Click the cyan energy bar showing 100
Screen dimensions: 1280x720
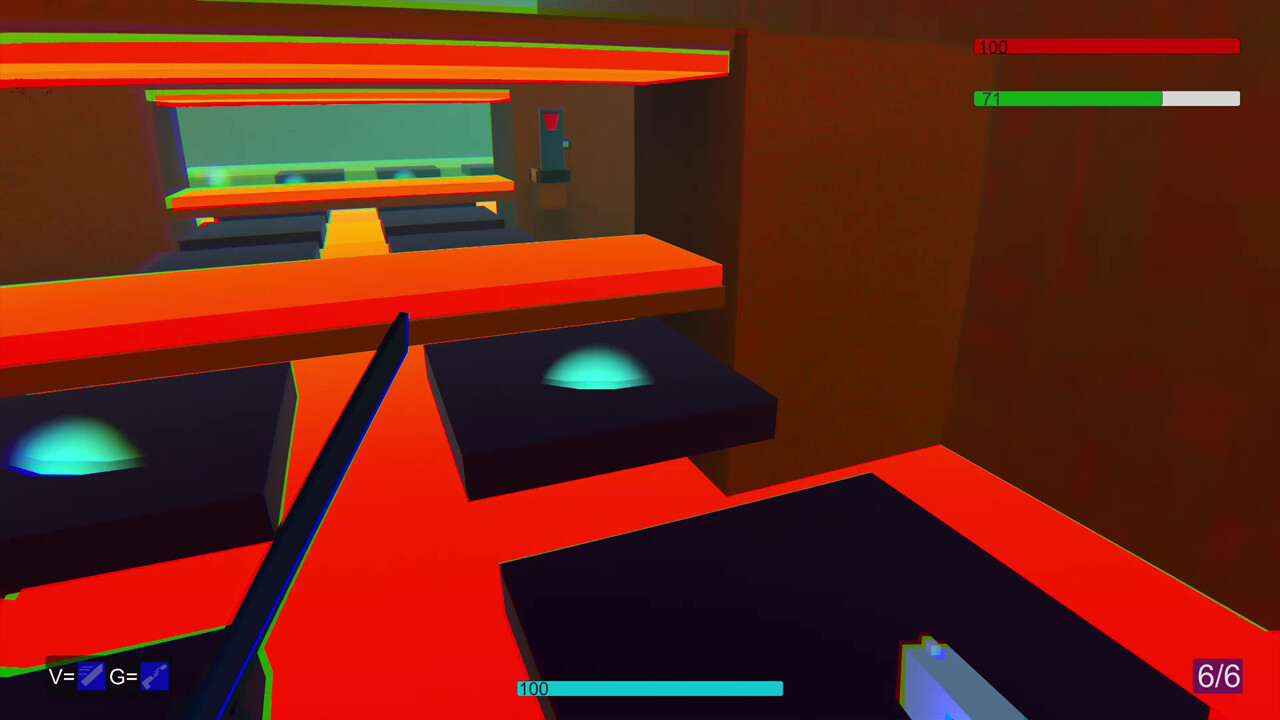(x=650, y=688)
